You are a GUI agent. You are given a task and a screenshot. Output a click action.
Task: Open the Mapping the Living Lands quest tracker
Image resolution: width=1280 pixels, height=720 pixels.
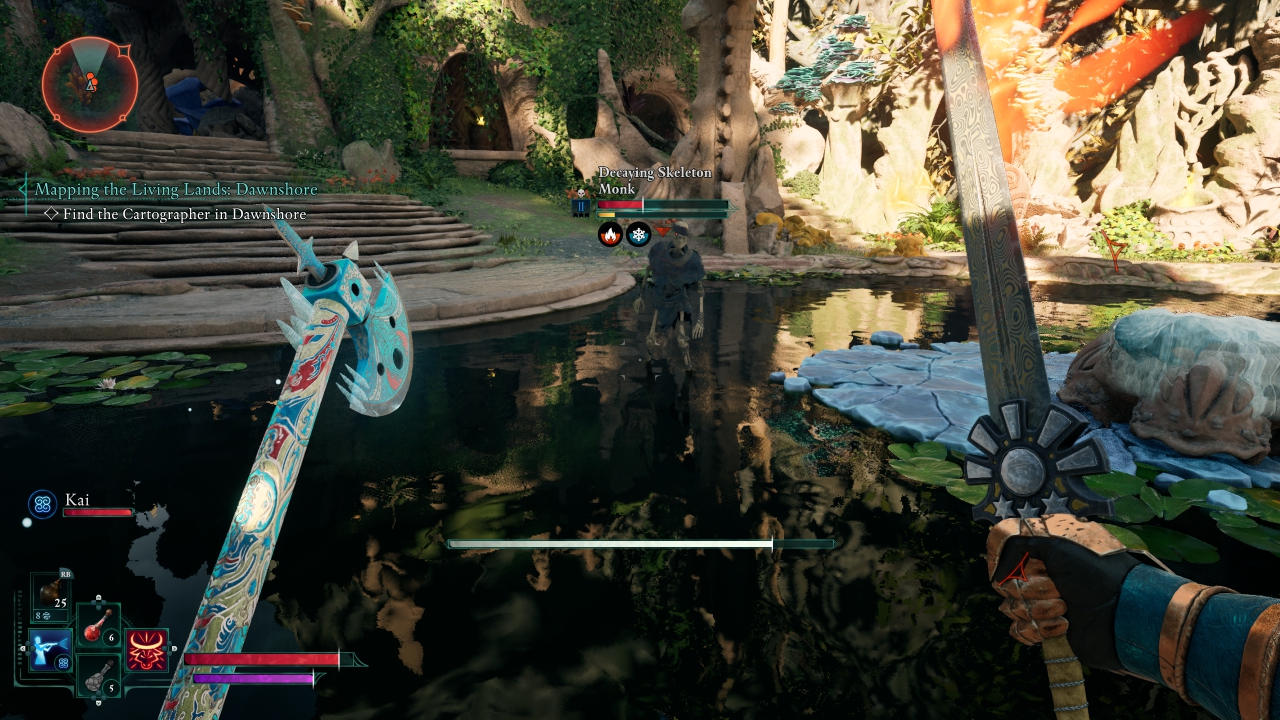click(176, 189)
